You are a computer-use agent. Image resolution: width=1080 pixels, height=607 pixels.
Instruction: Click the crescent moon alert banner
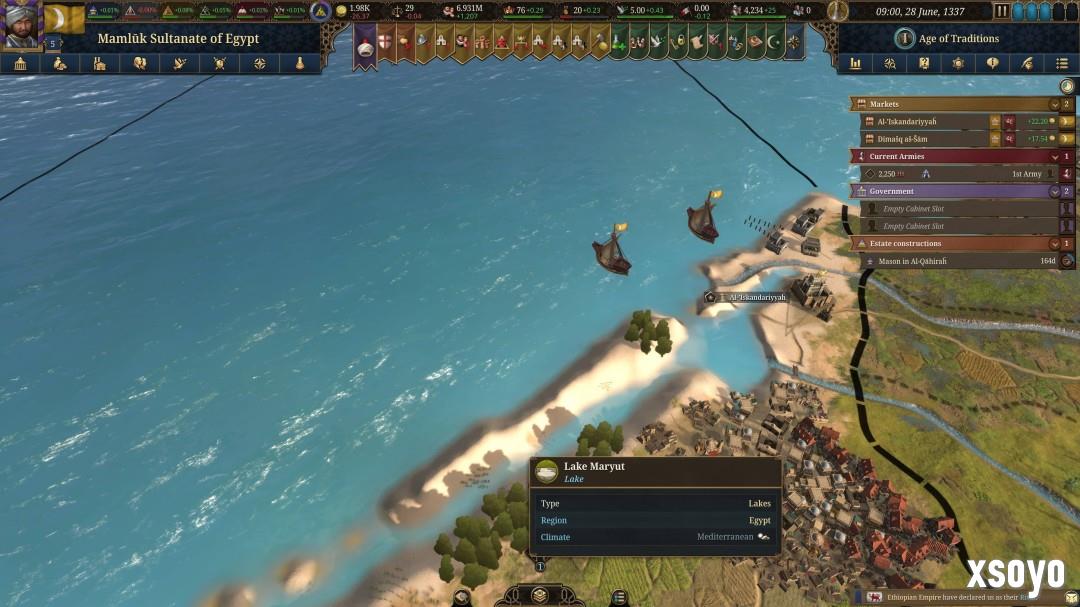coord(773,43)
